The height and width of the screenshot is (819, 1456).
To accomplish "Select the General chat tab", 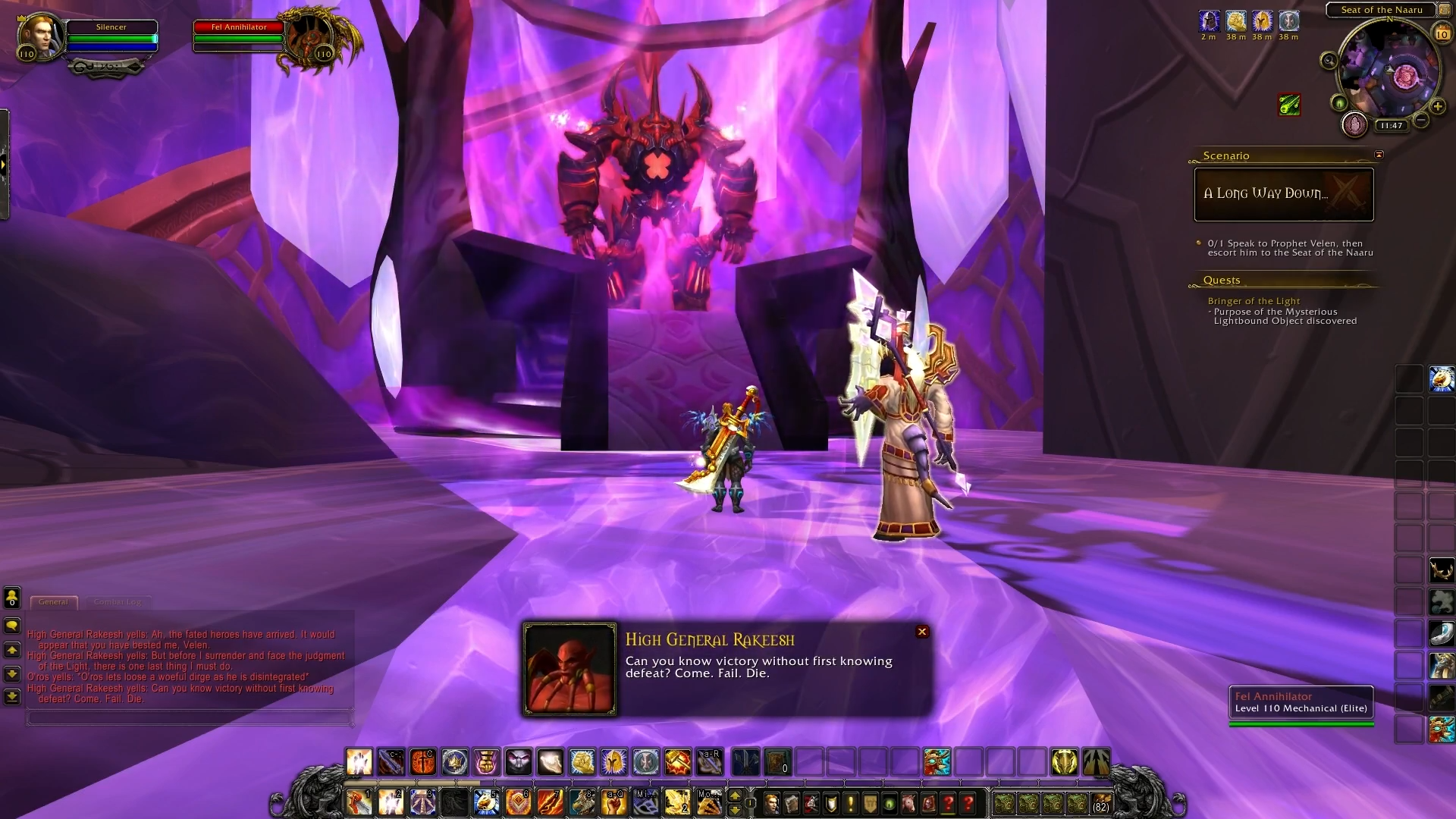I will [x=53, y=602].
